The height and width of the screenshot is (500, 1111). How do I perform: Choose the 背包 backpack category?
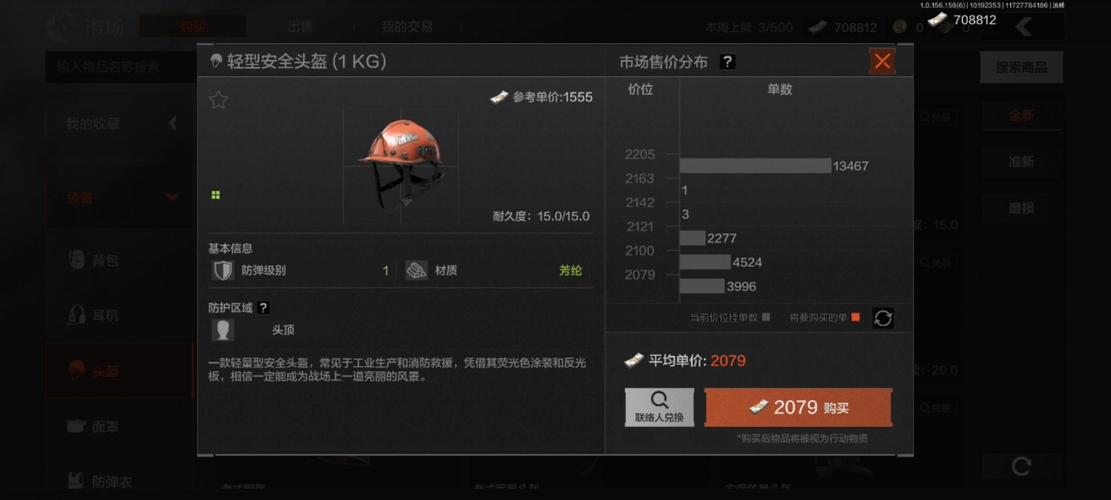click(105, 261)
